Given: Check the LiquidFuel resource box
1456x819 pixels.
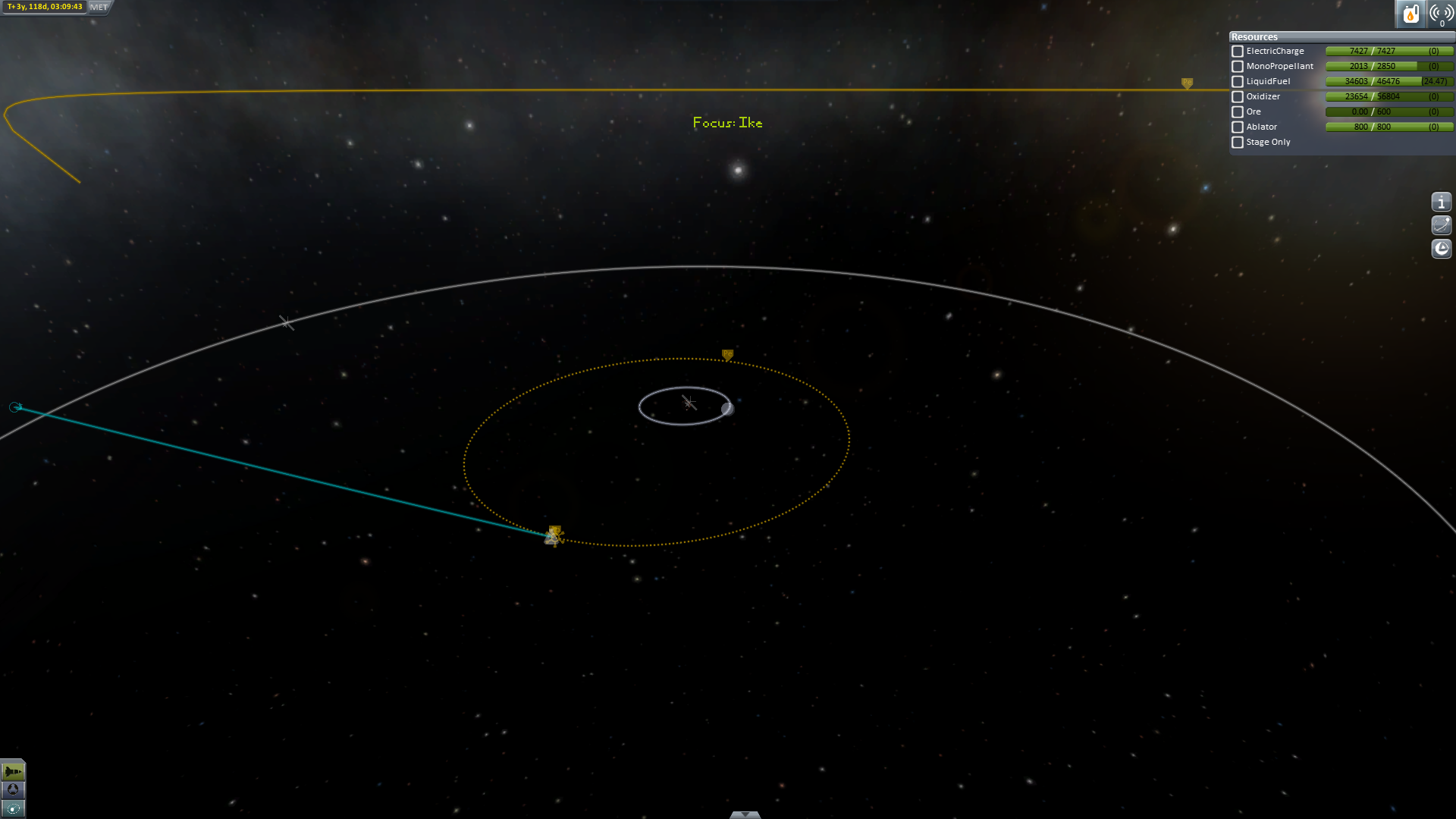Looking at the screenshot, I should pos(1238,82).
